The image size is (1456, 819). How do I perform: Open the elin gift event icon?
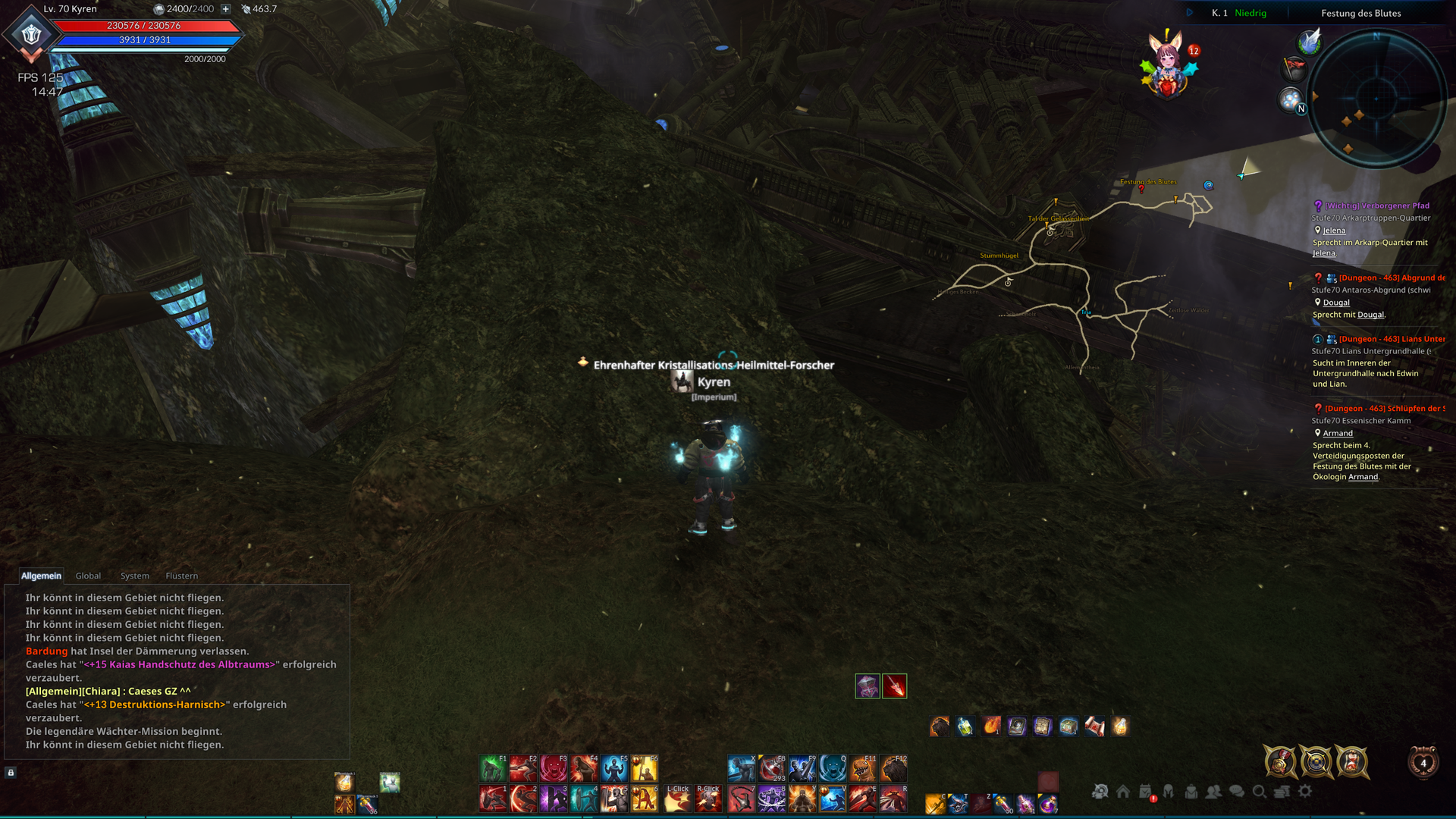1167,67
